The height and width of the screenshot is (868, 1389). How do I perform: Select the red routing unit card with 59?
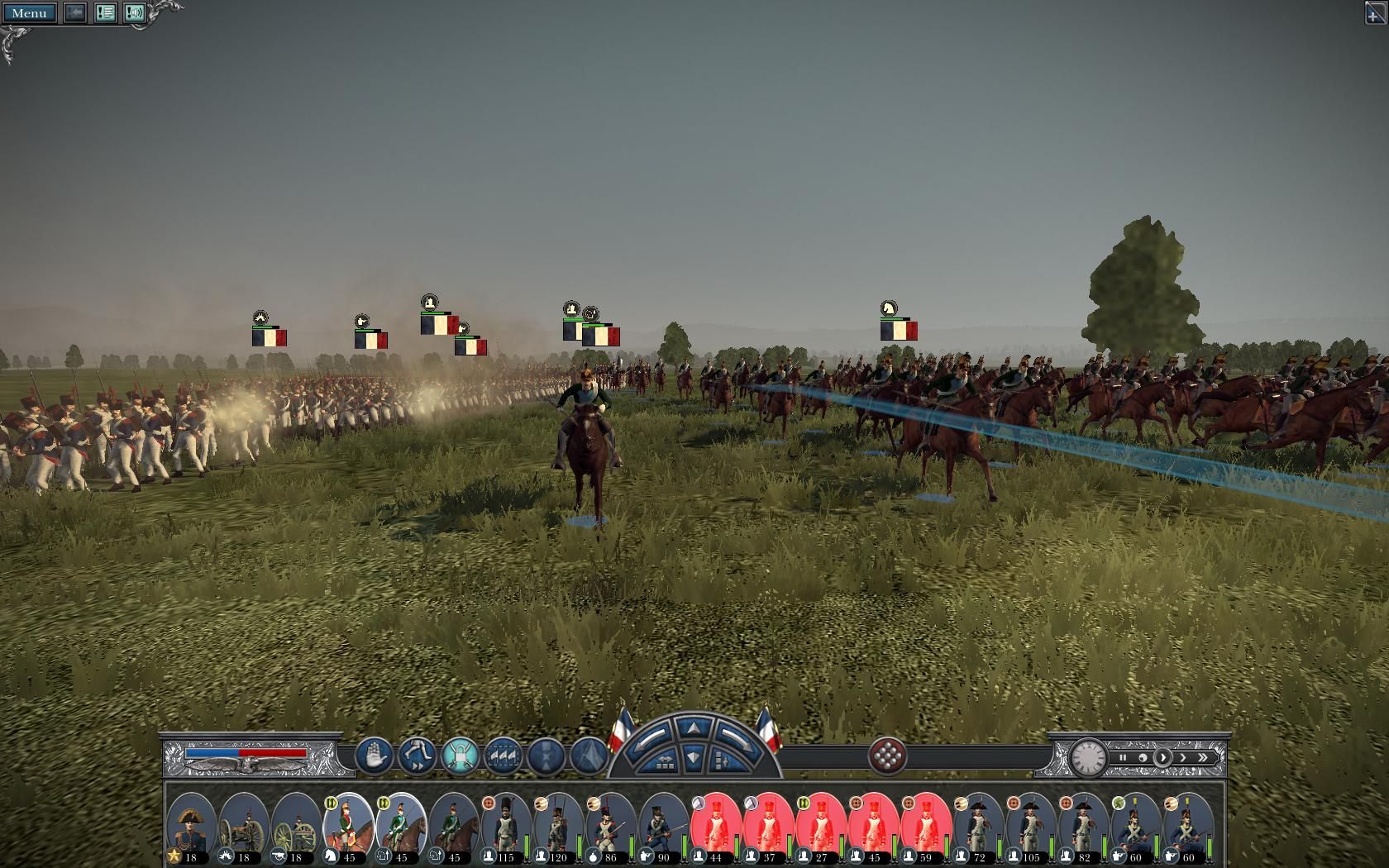coord(925,827)
